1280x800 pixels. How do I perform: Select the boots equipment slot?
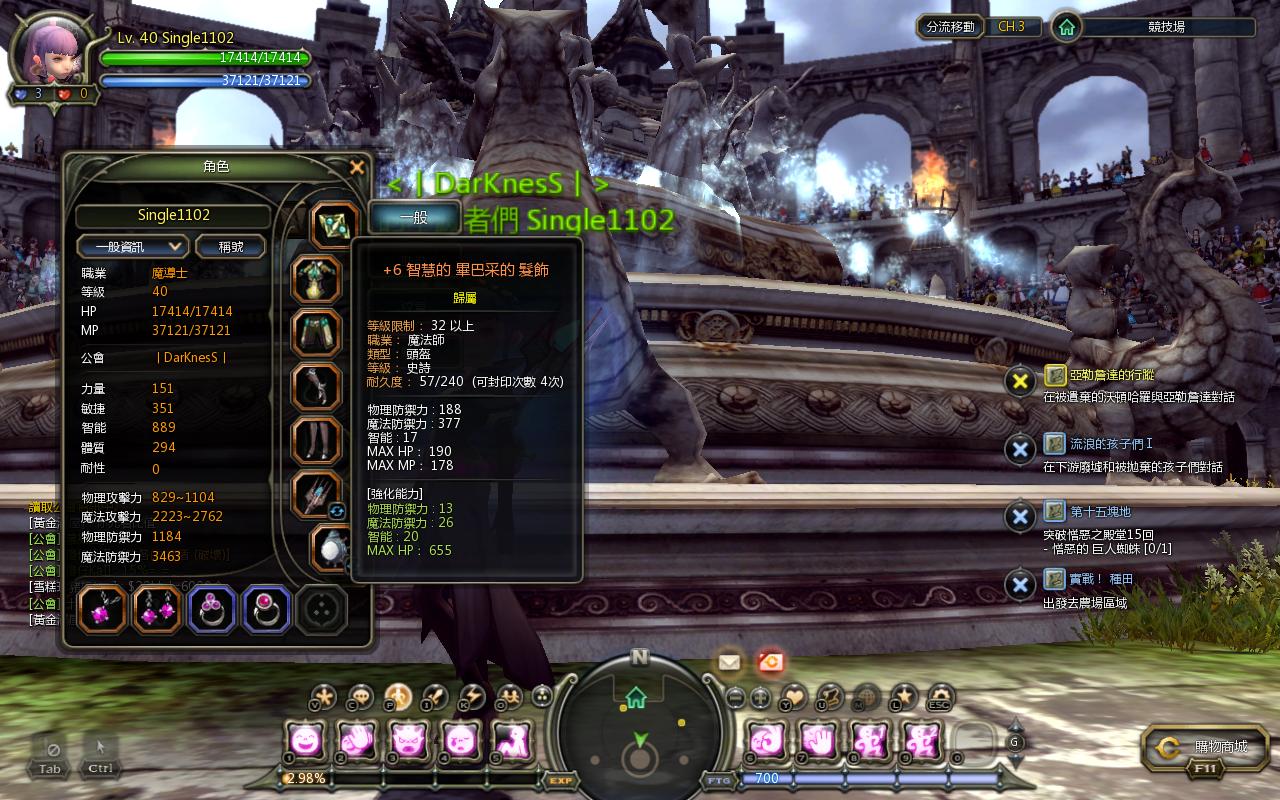(316, 441)
